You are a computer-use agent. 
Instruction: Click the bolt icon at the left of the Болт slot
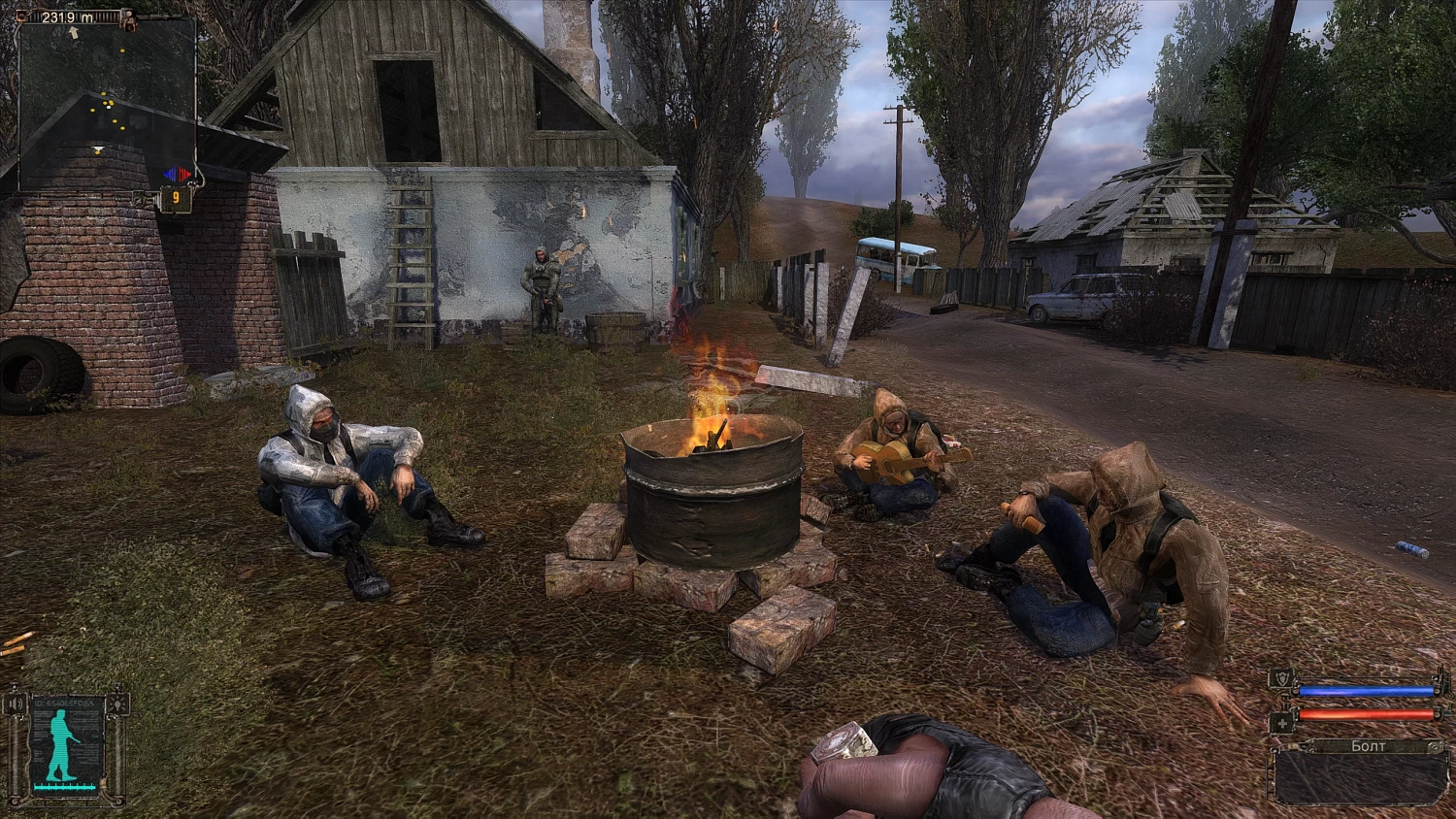pos(1294,745)
